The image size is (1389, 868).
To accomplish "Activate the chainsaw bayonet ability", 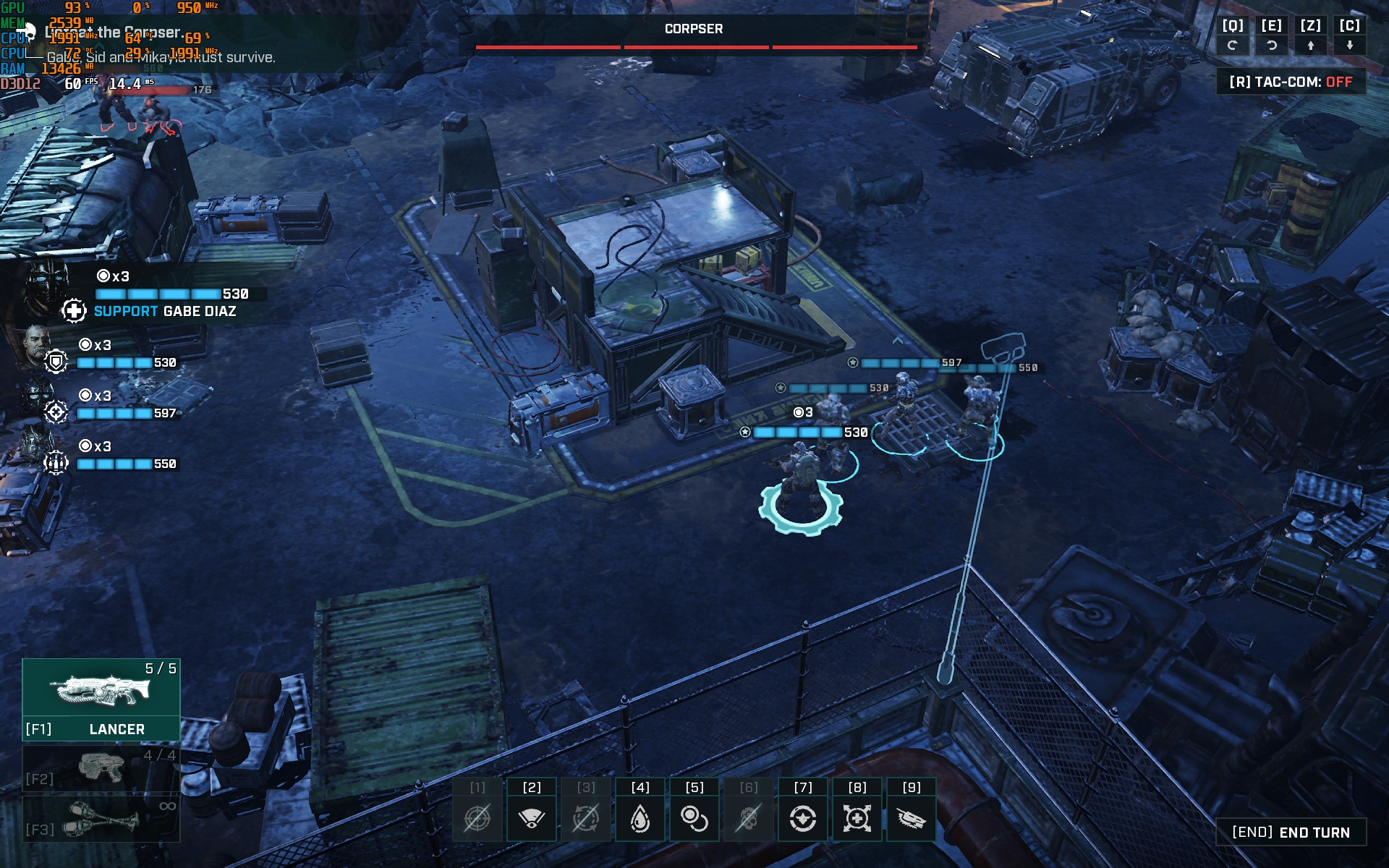I will [912, 818].
